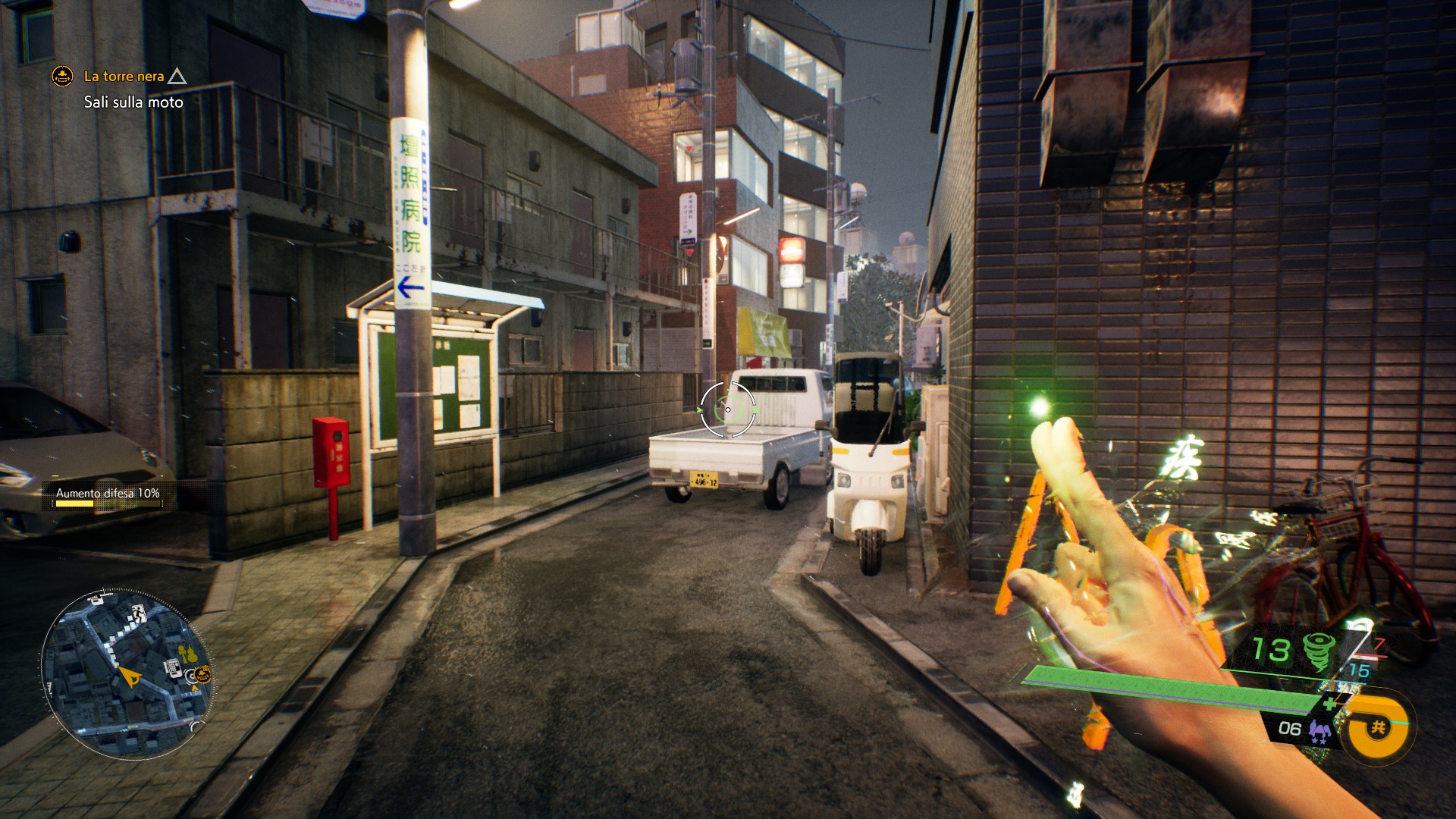Select the phone booth marker on minimap
The image size is (1456, 819).
pos(172,667)
